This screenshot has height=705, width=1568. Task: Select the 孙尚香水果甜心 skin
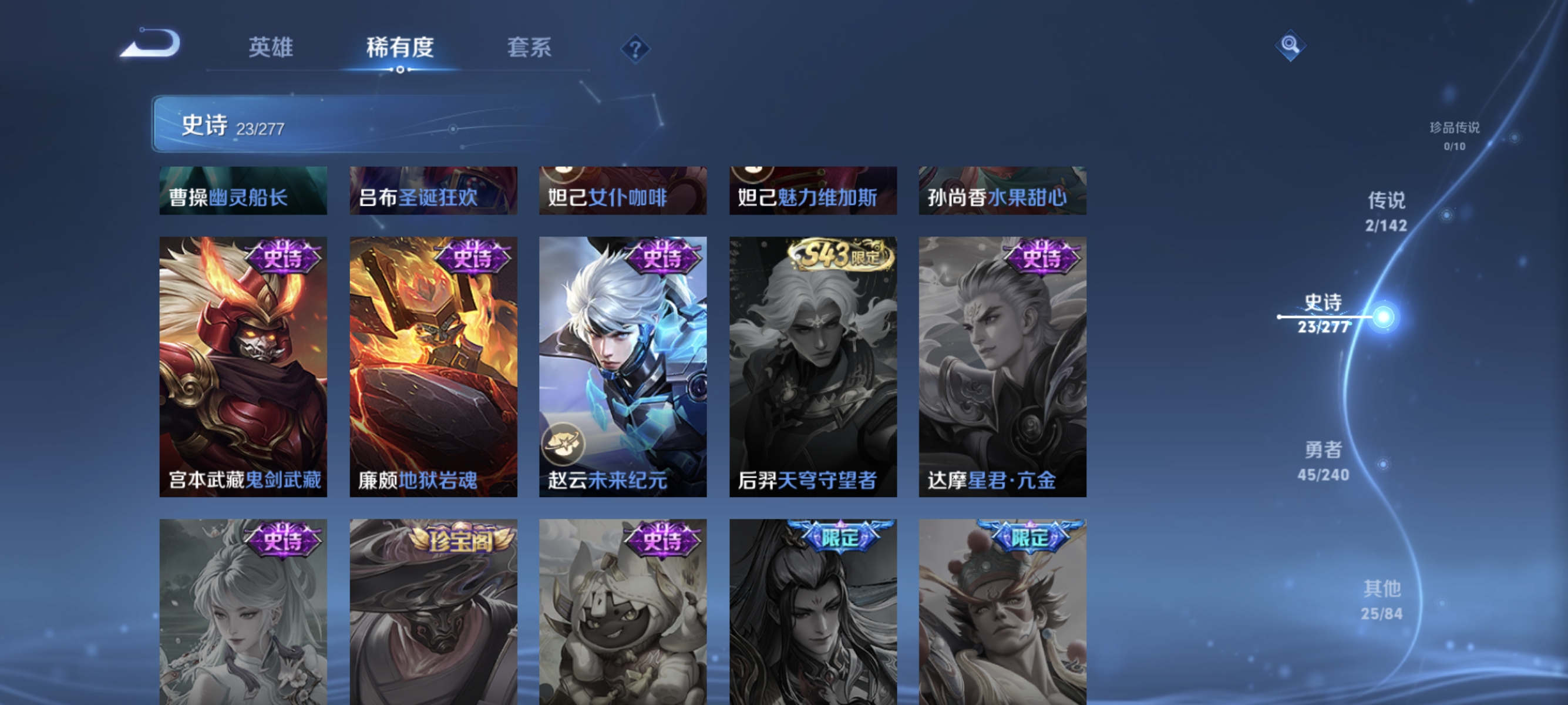[1002, 192]
